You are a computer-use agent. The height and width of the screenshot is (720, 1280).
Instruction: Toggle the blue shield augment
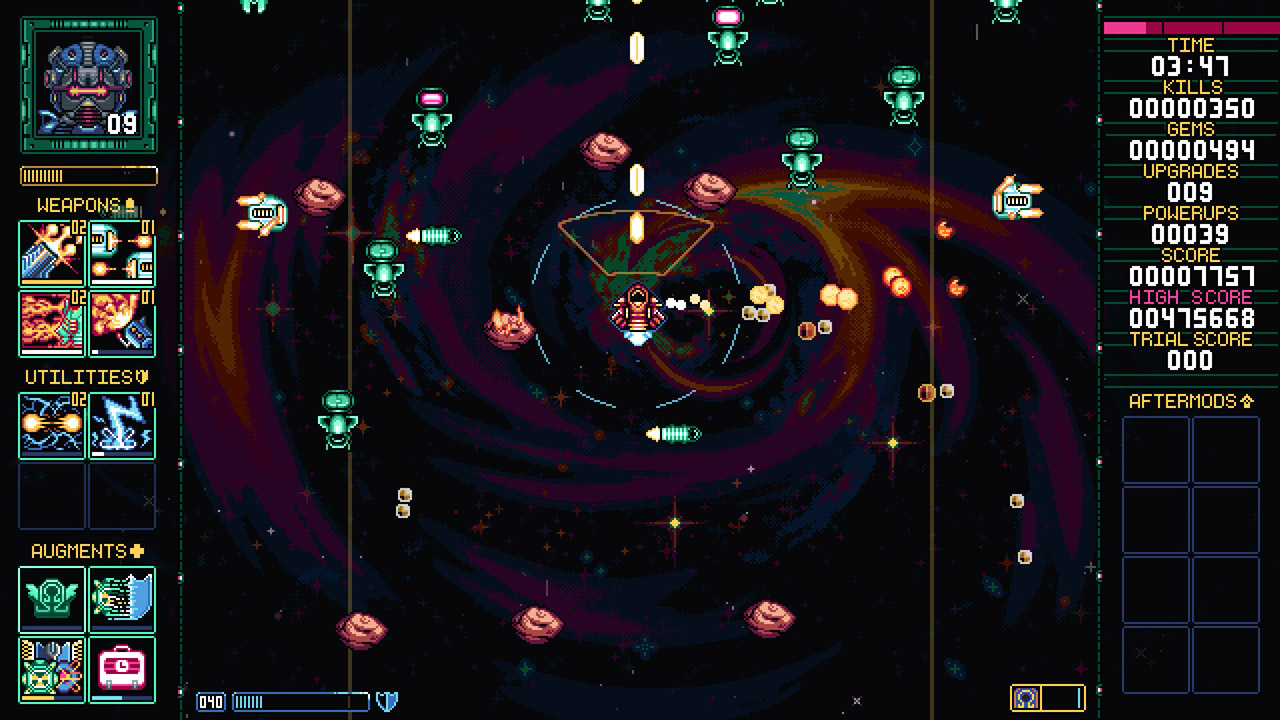[x=122, y=600]
